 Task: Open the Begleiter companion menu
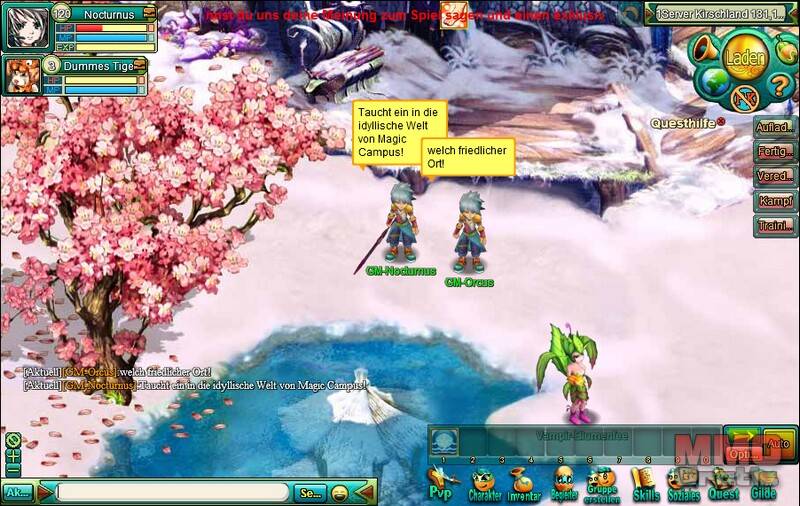coord(563,484)
